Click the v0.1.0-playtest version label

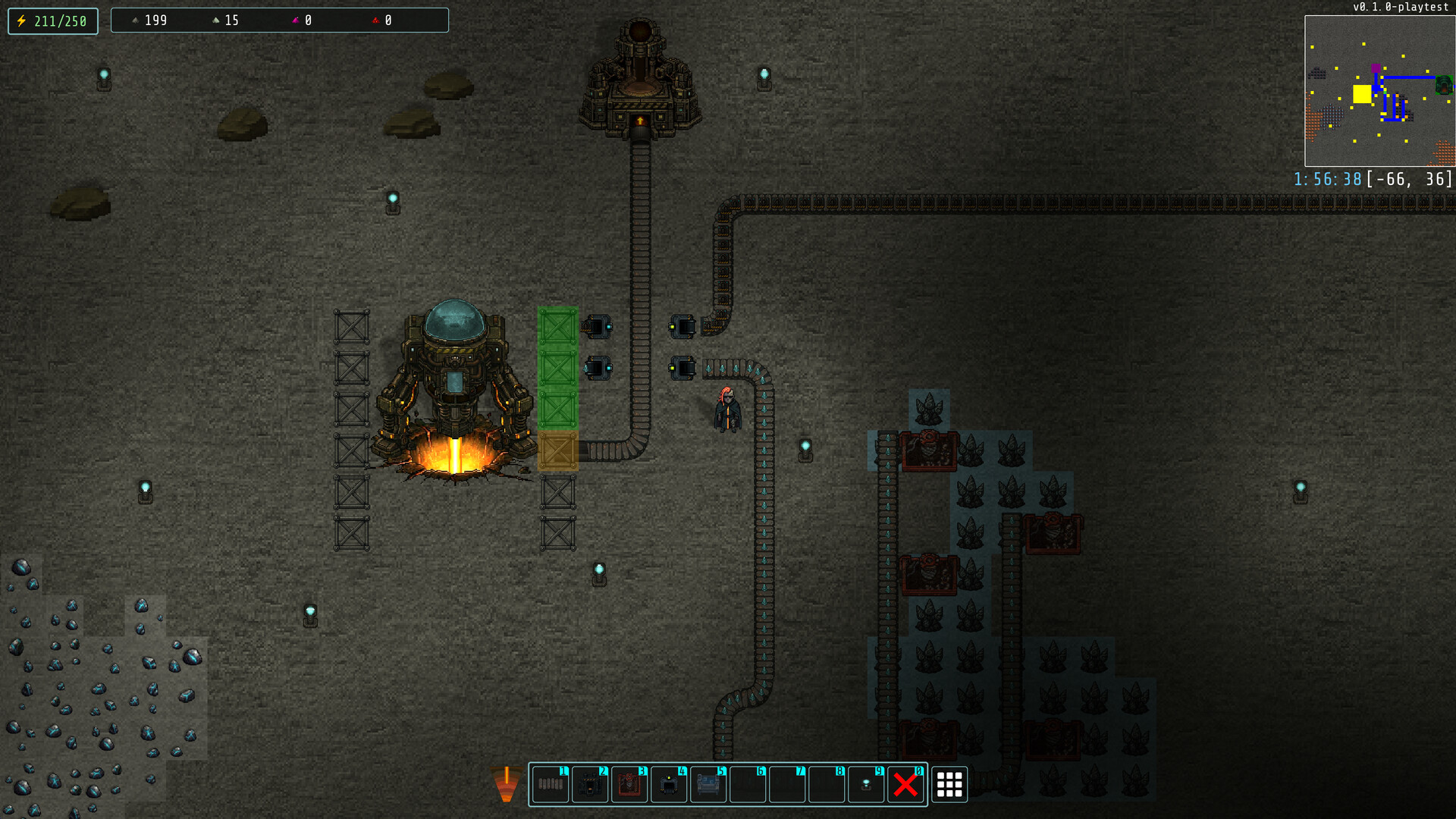tap(1401, 8)
